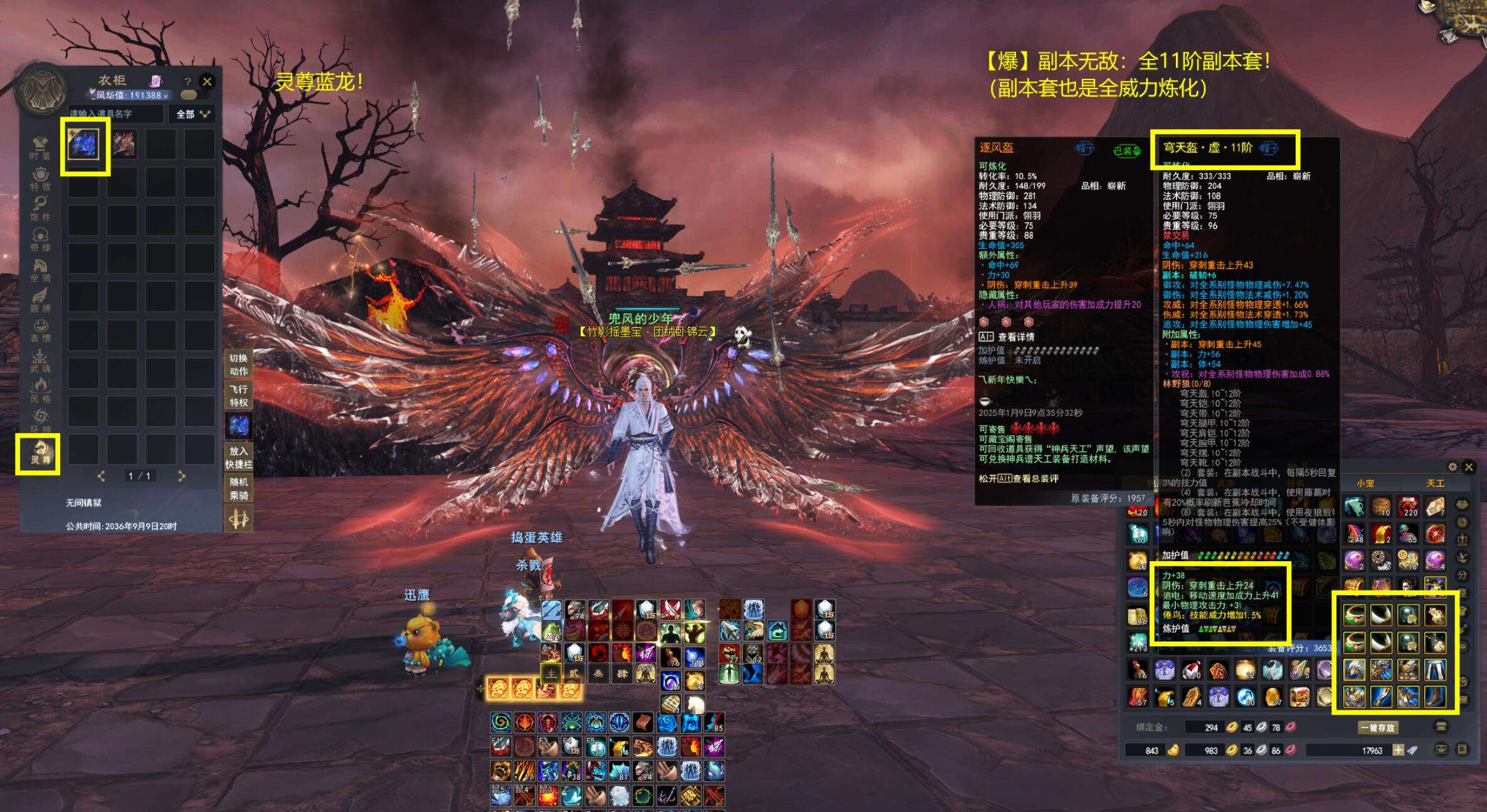Click the 切换动作 button
The width and height of the screenshot is (1487, 812).
point(238,364)
